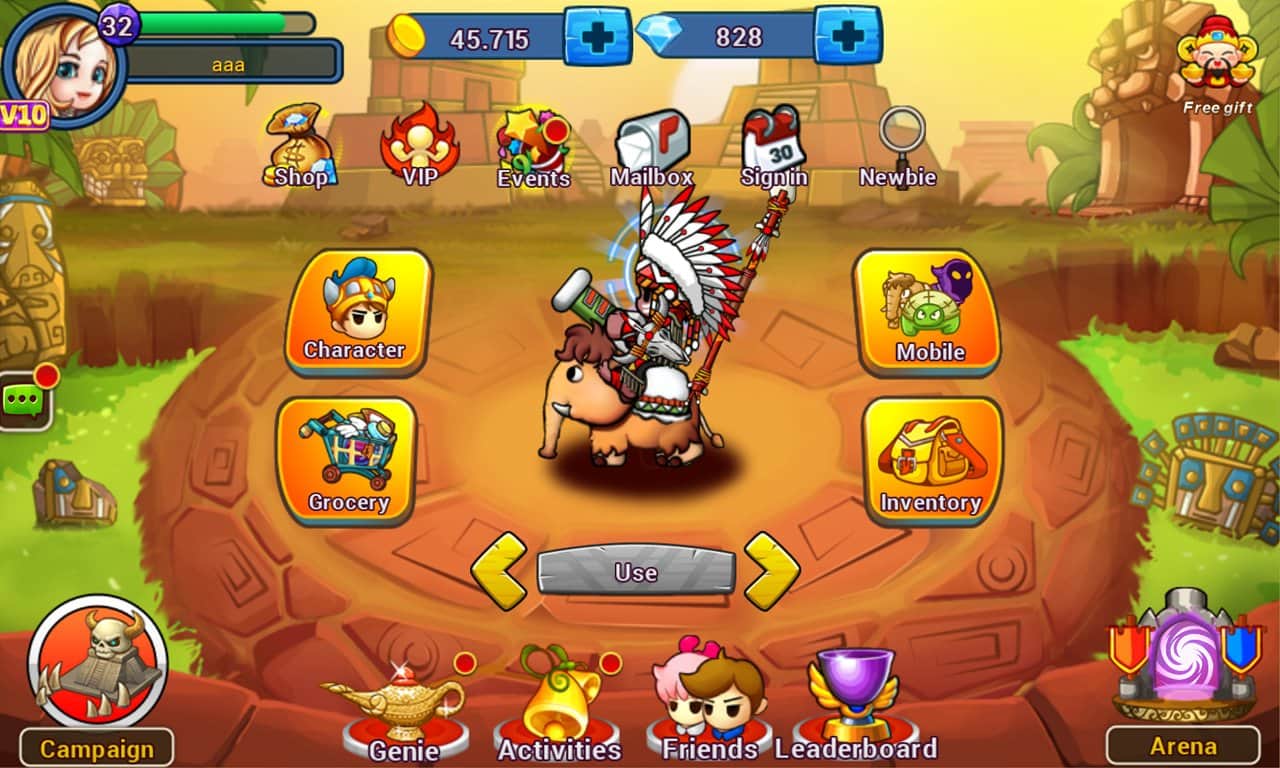Add gold via the plus button
This screenshot has height=768, width=1280.
pyautogui.click(x=597, y=36)
